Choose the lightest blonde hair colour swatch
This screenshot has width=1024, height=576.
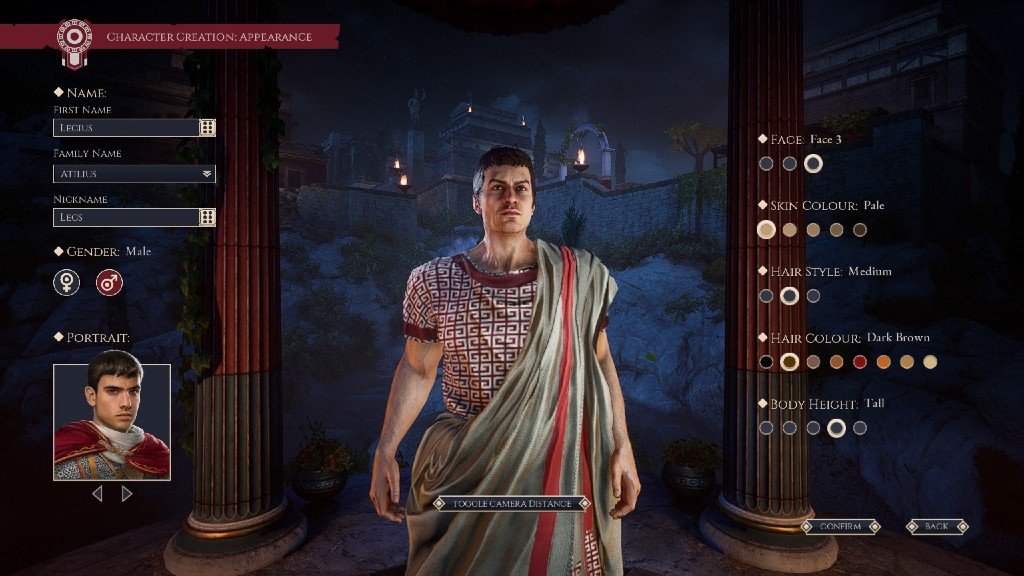coord(930,362)
